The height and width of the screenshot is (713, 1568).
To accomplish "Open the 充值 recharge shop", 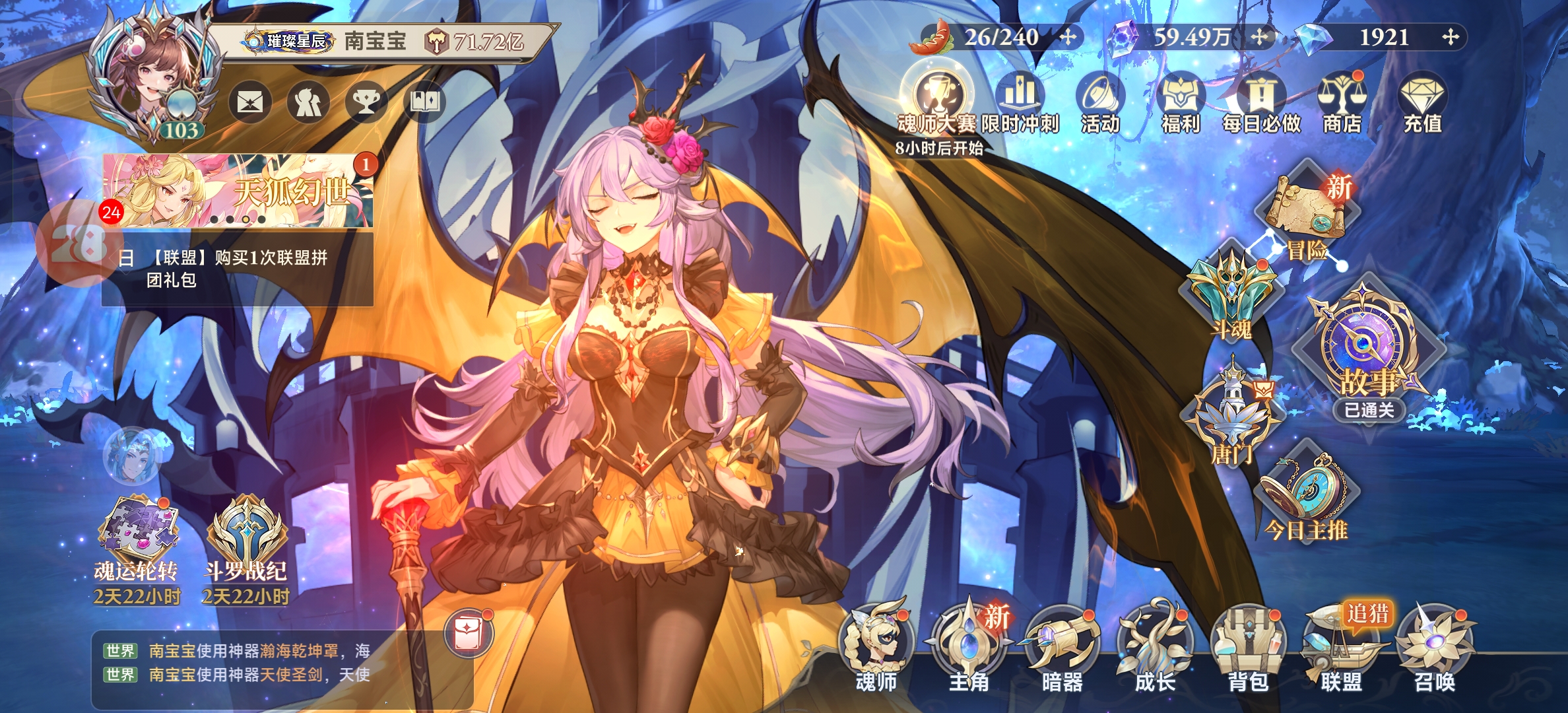I will pos(1422,102).
